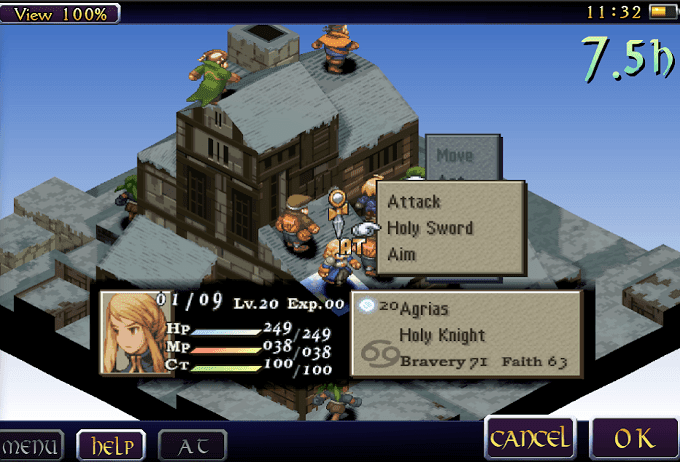Open the Help button

tap(110, 444)
